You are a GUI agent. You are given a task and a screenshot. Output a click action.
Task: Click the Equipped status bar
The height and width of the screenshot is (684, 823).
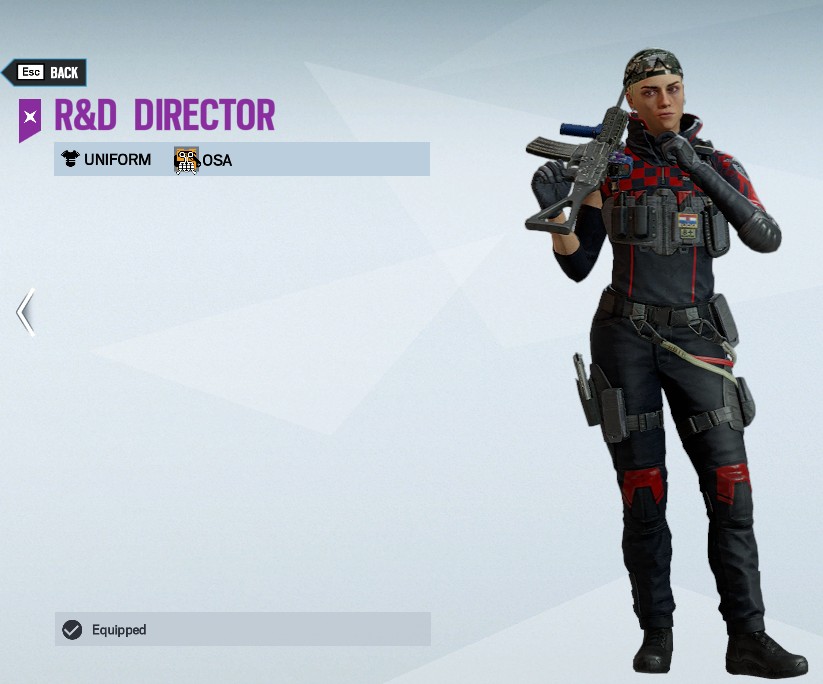[242, 629]
